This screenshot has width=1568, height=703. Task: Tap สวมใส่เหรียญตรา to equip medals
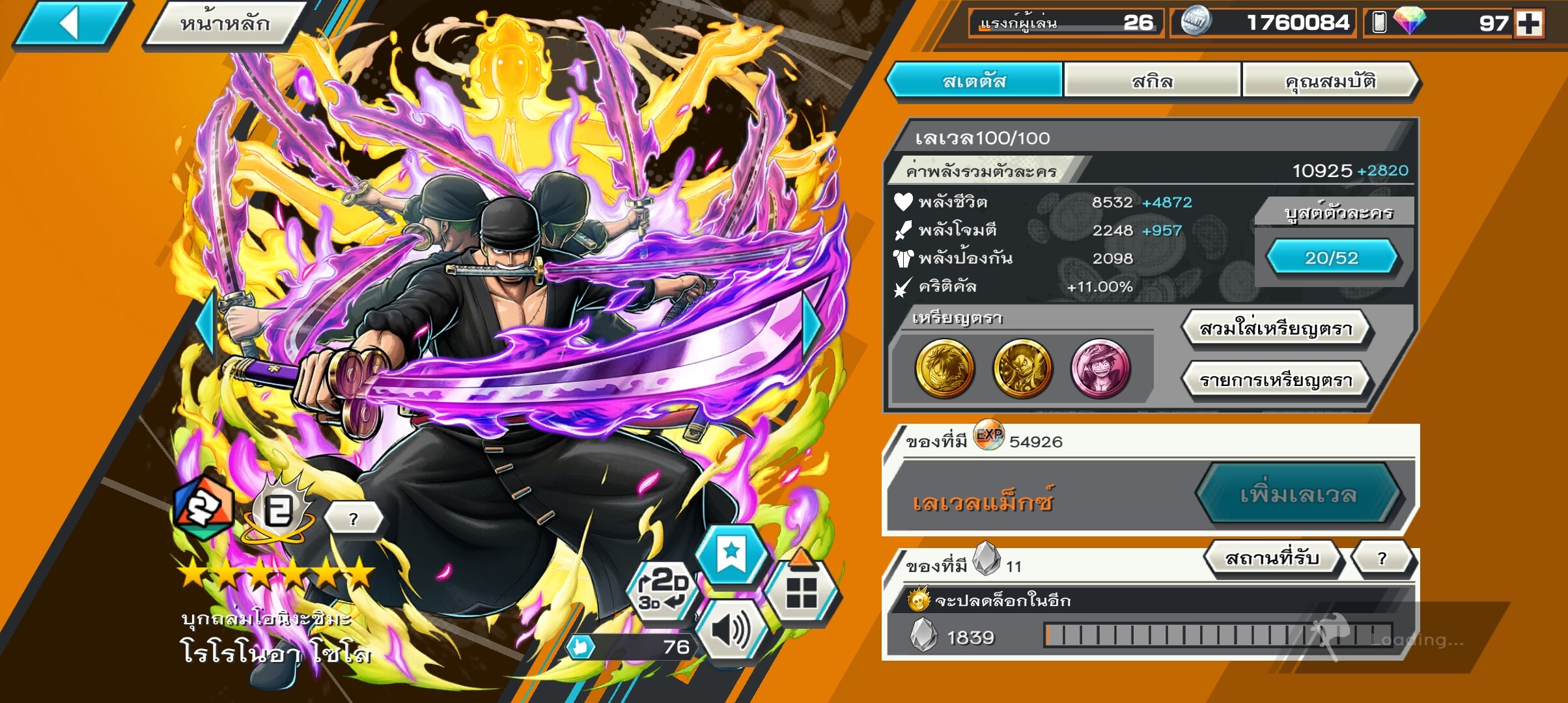coord(1276,329)
